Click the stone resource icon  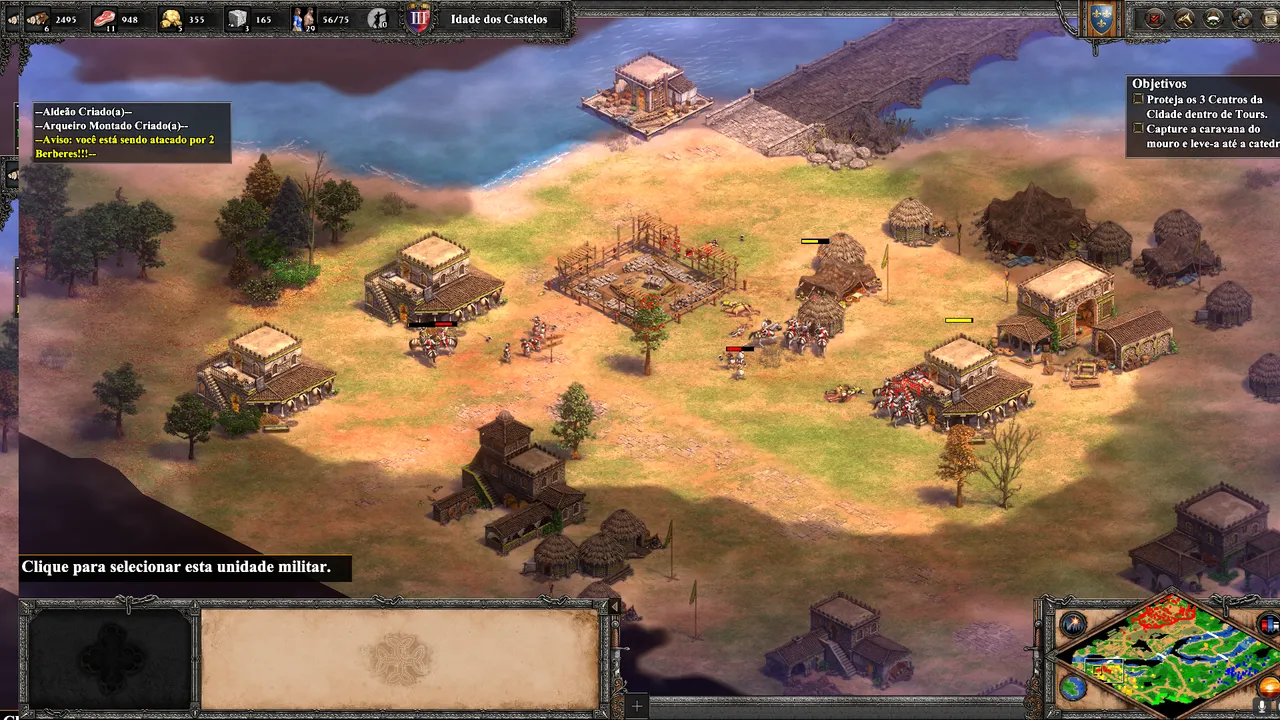tap(238, 19)
